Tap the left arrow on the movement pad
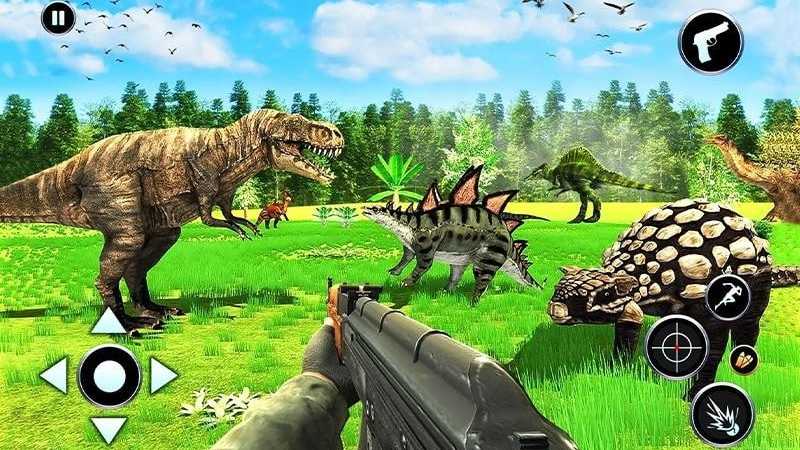Screen dimensions: 800x450 54,375
